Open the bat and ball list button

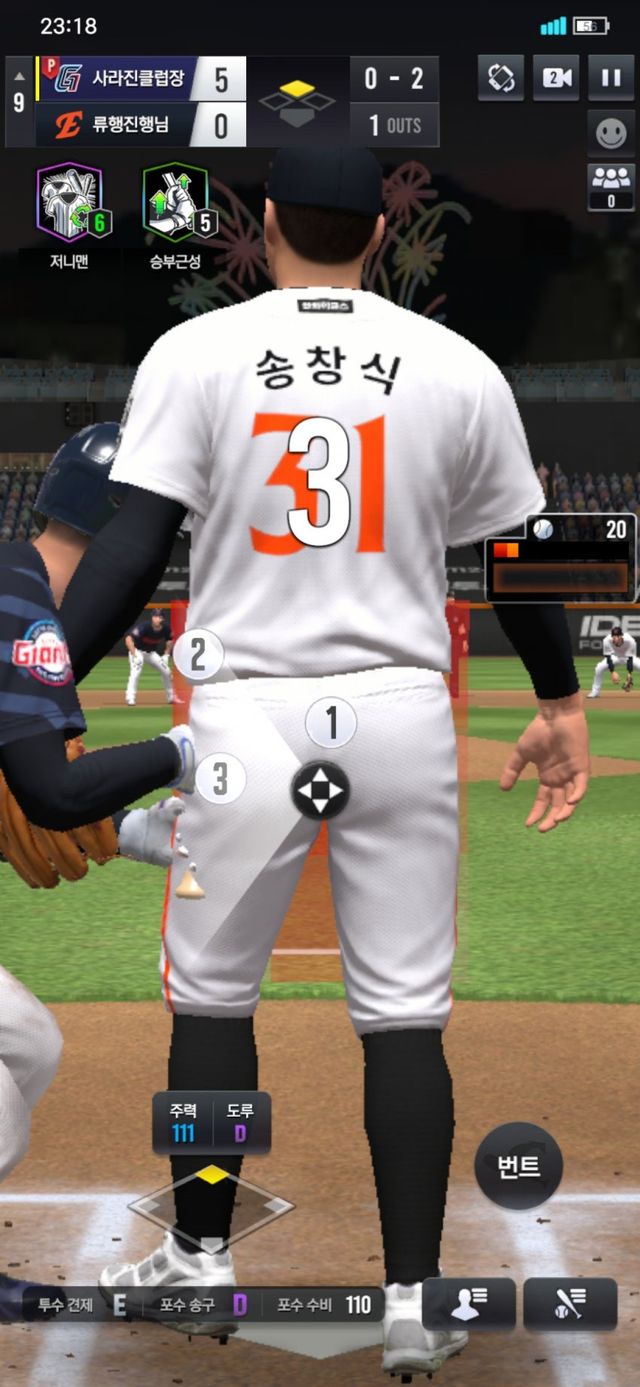[570, 1304]
